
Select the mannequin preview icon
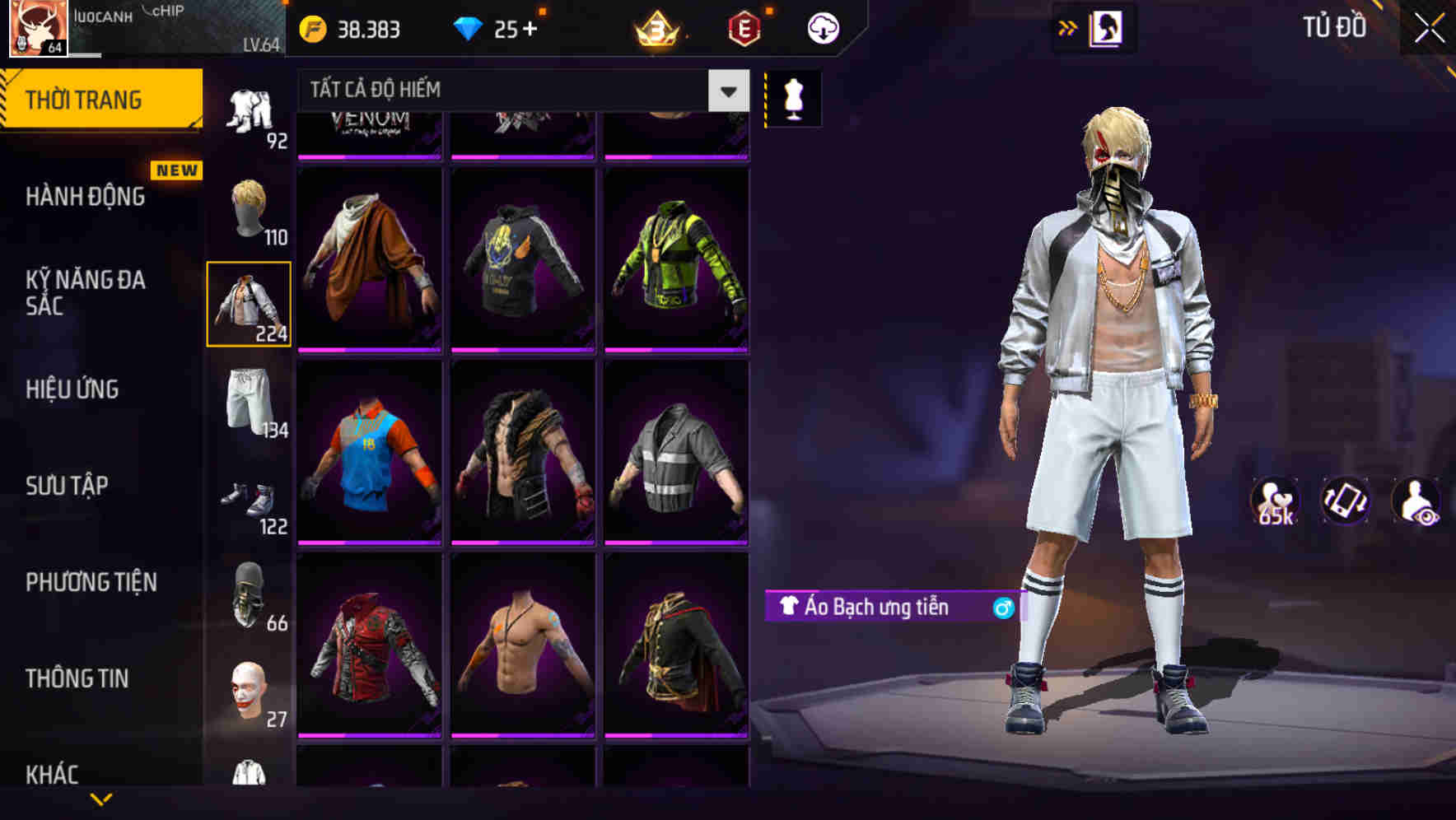(793, 97)
